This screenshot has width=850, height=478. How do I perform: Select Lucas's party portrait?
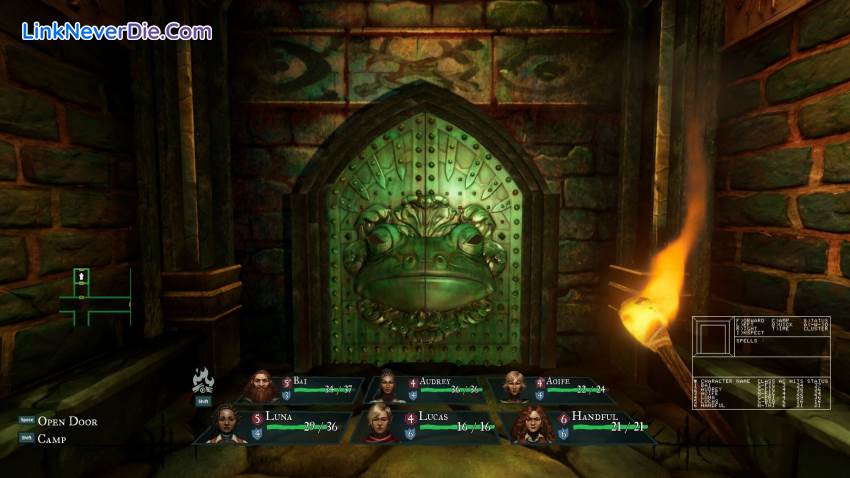[x=380, y=424]
